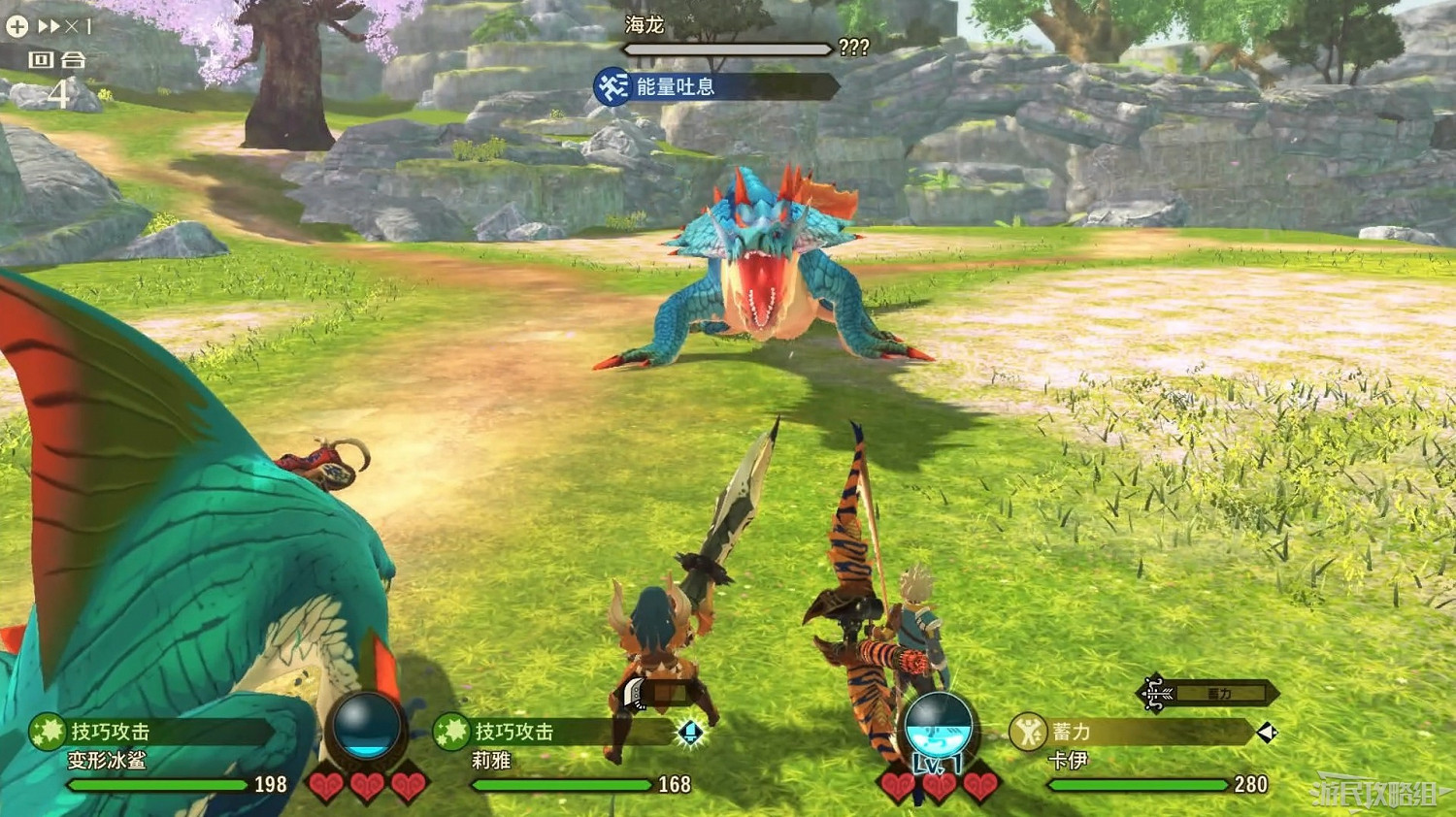The image size is (1456, 817).
Task: Click 卡伊's yellow 蓄力 skill icon
Action: tap(1026, 733)
